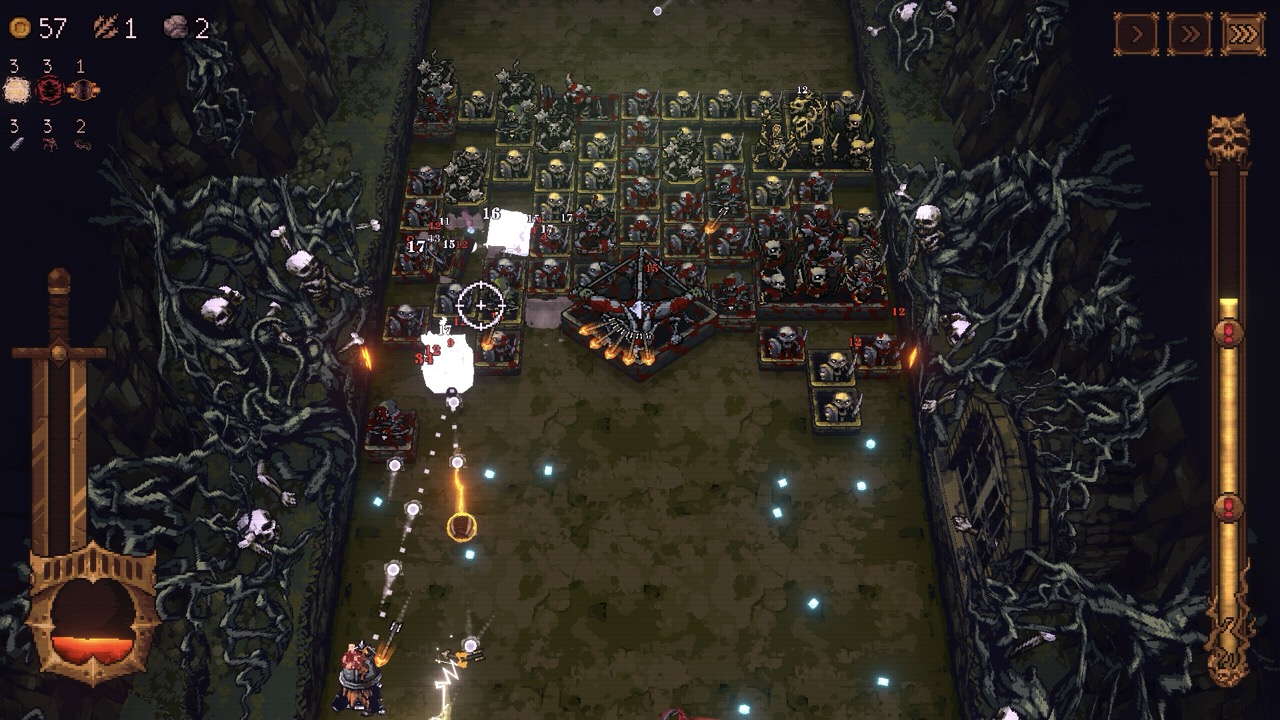1280x720 pixels.
Task: Select the triple-arrow fastest speed button
Action: 1243,34
